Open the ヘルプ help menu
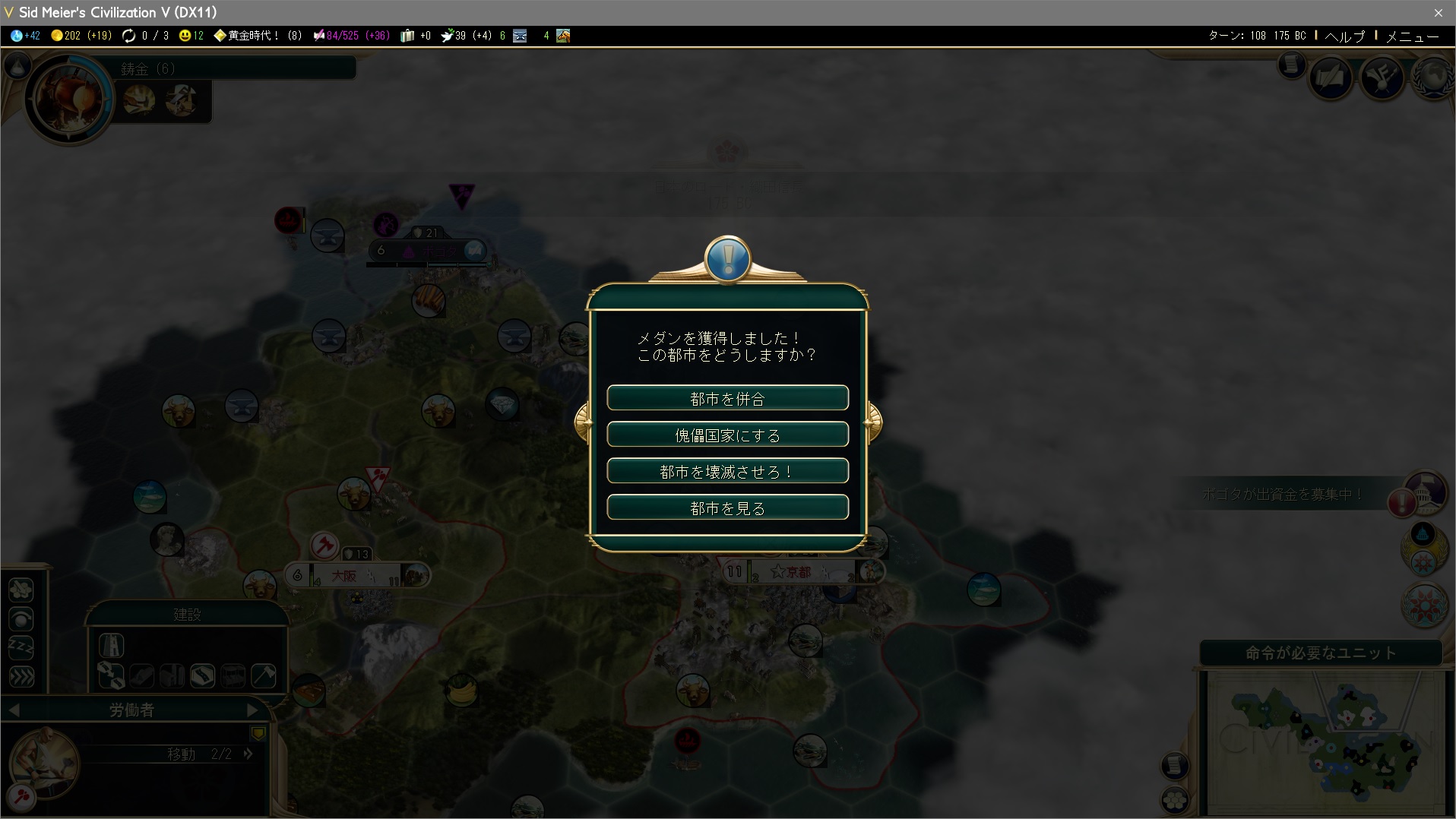The width and height of the screenshot is (1456, 819). point(1344,36)
